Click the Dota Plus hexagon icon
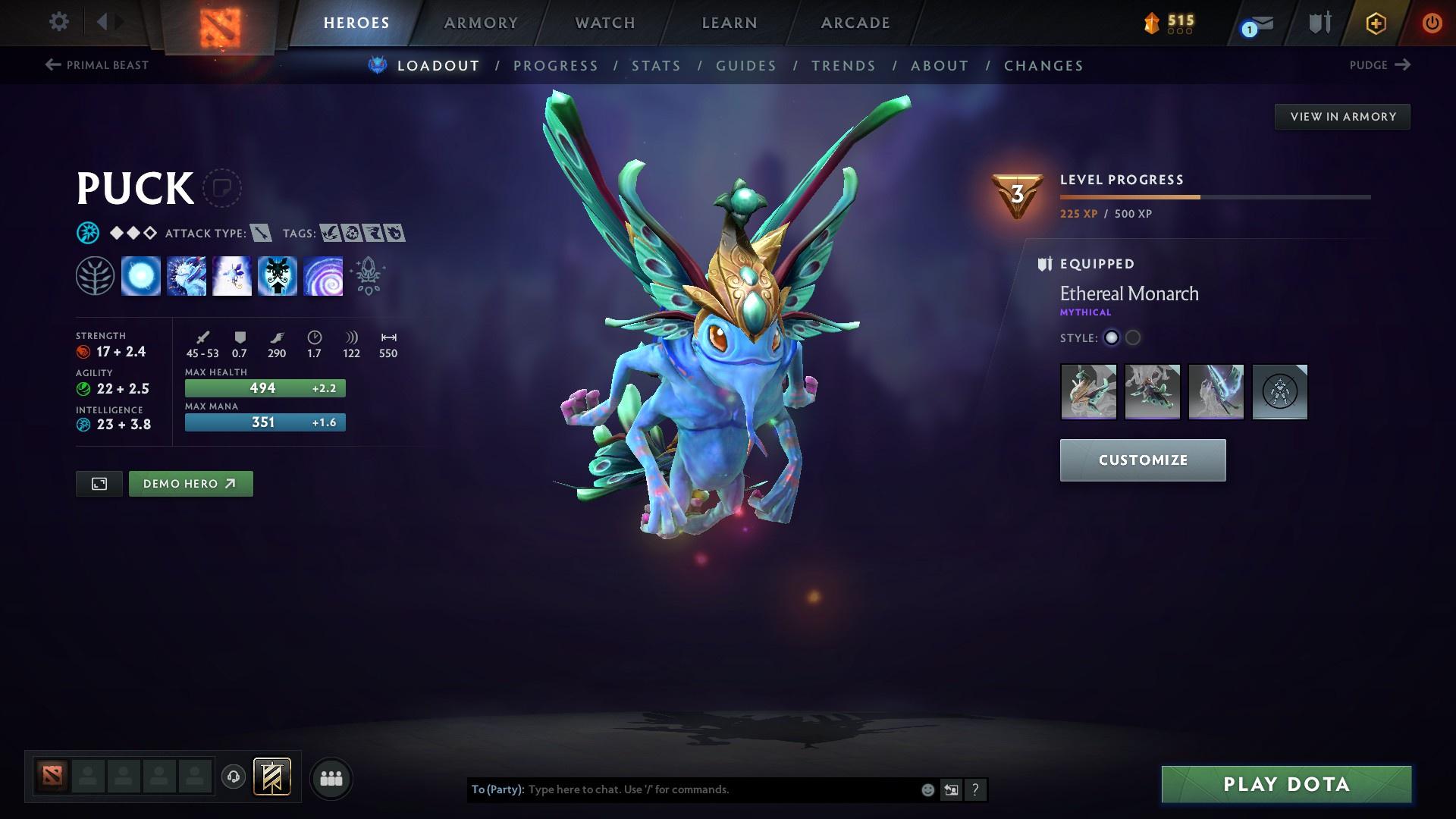 [1375, 23]
